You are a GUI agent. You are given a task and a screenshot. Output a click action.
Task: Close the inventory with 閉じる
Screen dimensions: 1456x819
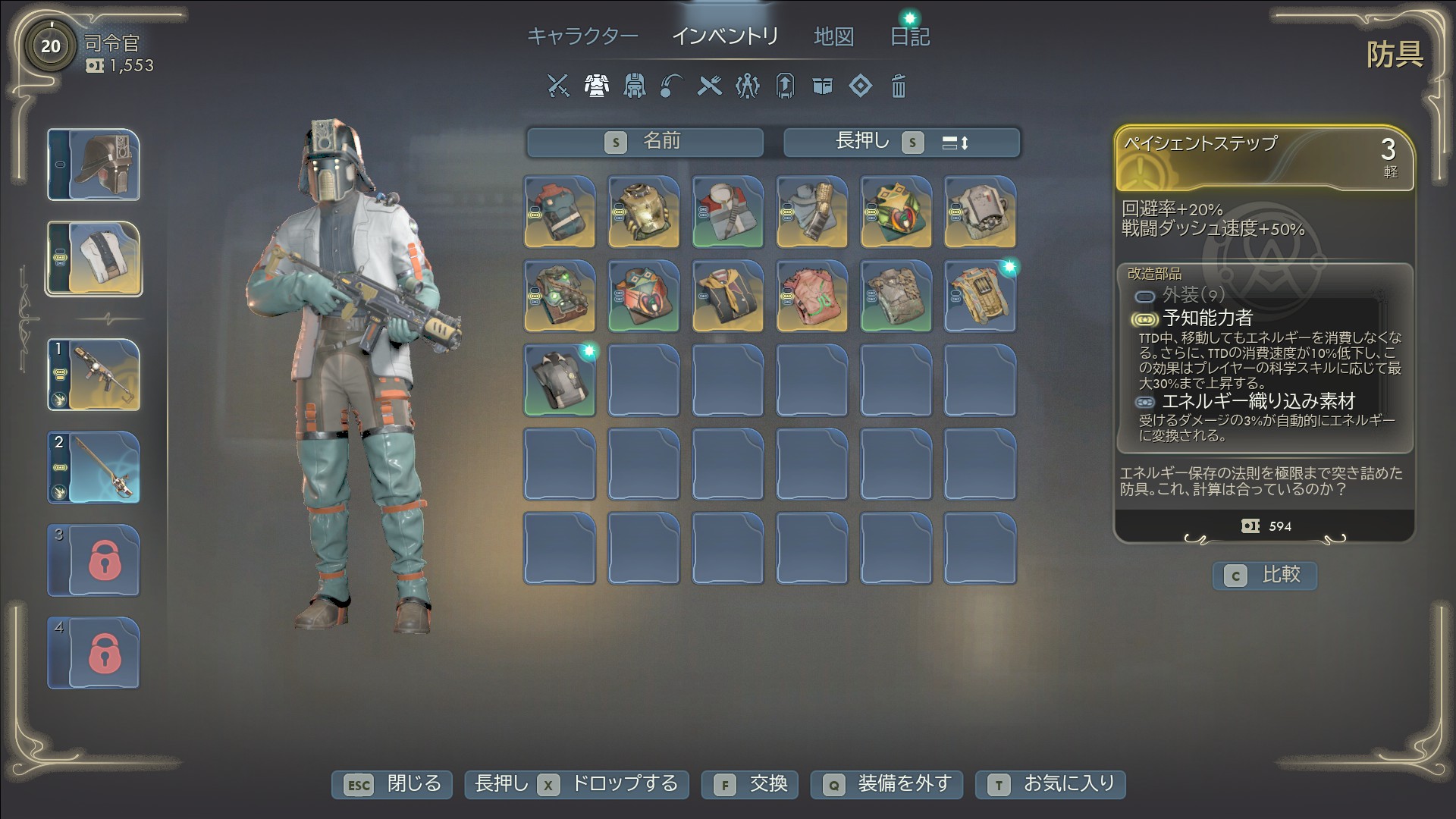click(392, 784)
